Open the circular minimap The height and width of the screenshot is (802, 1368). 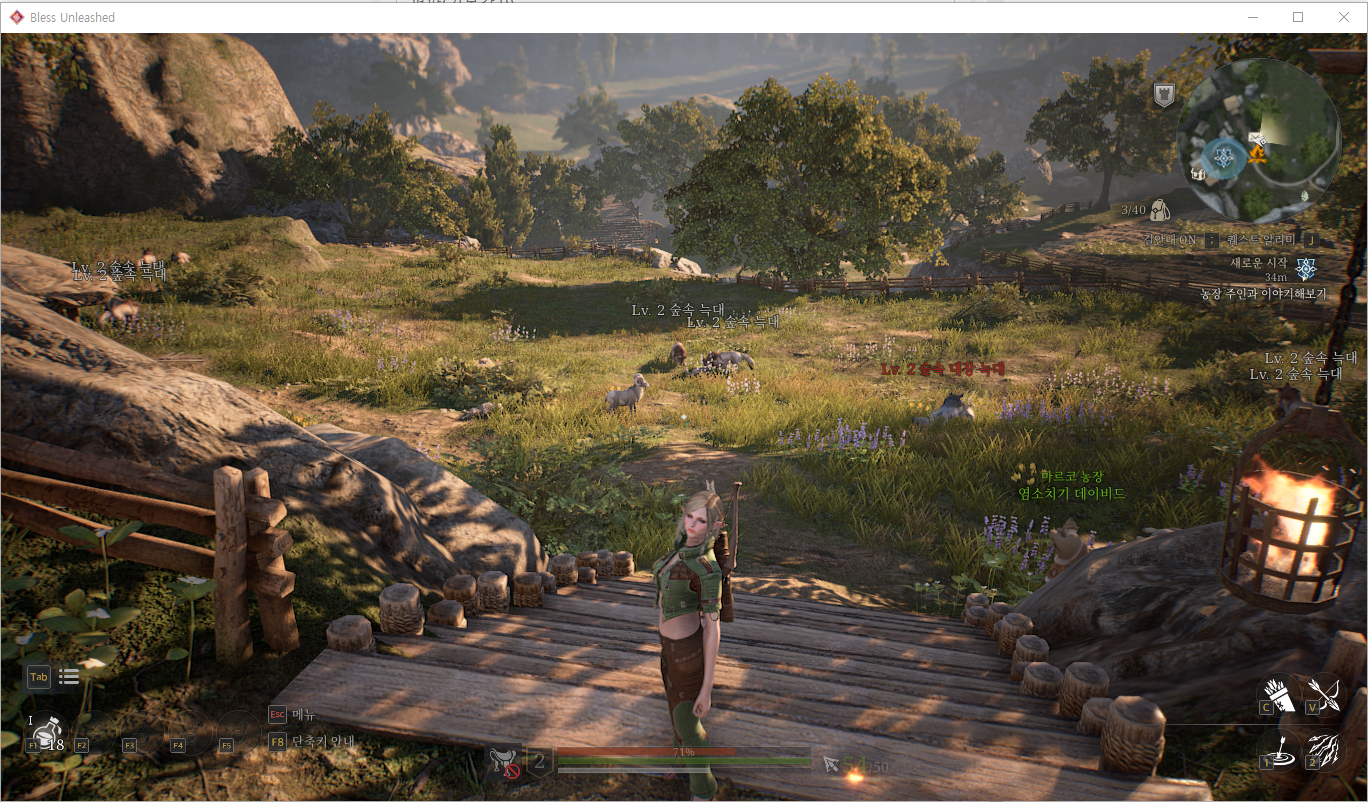1257,139
